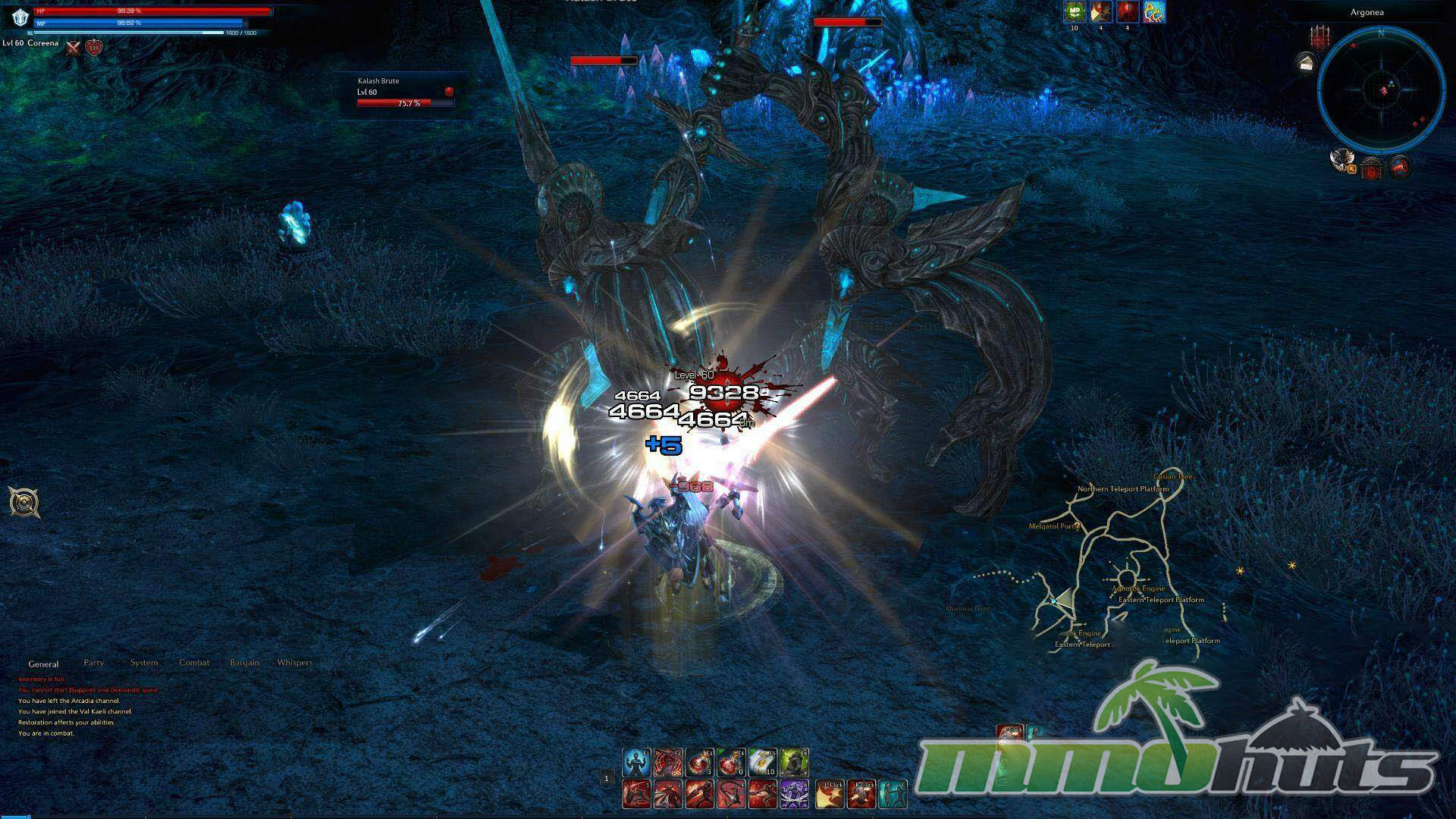Viewport: 1456px width, 819px height.
Task: Click the green MP buff icon
Action: tap(1075, 12)
